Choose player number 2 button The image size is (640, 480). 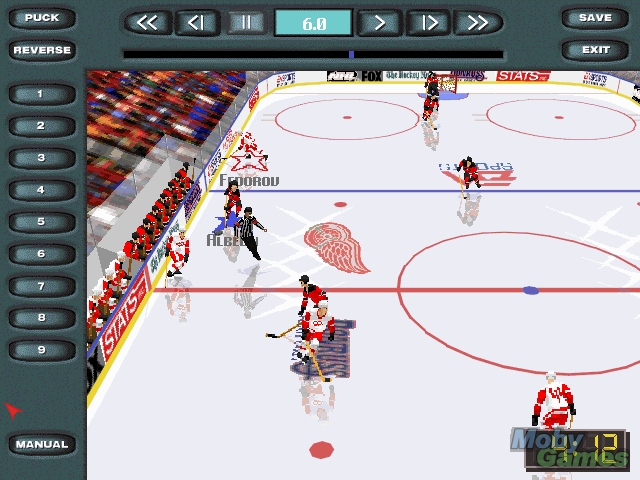click(x=42, y=126)
